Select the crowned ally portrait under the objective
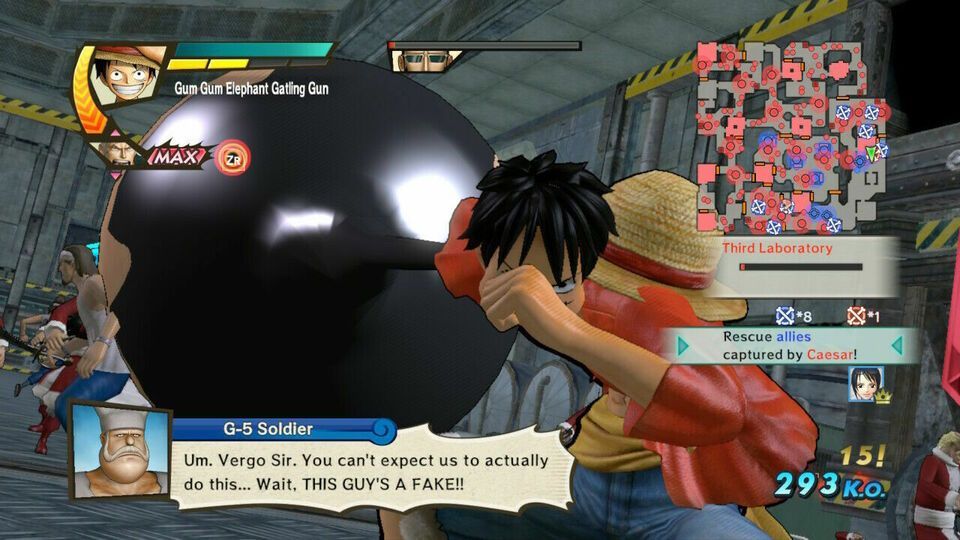Image resolution: width=960 pixels, height=540 pixels. pos(864,384)
